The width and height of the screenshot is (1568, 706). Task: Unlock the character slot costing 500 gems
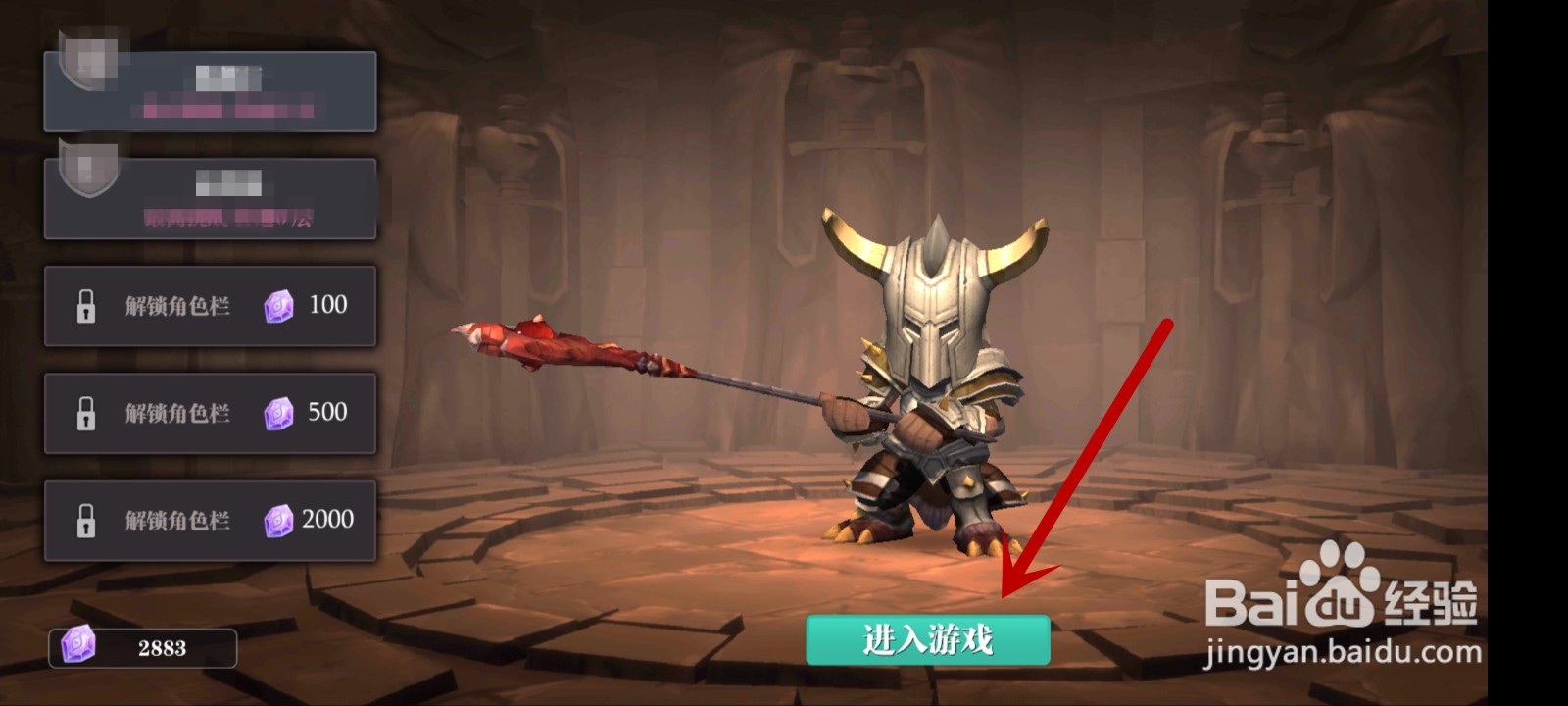point(211,413)
